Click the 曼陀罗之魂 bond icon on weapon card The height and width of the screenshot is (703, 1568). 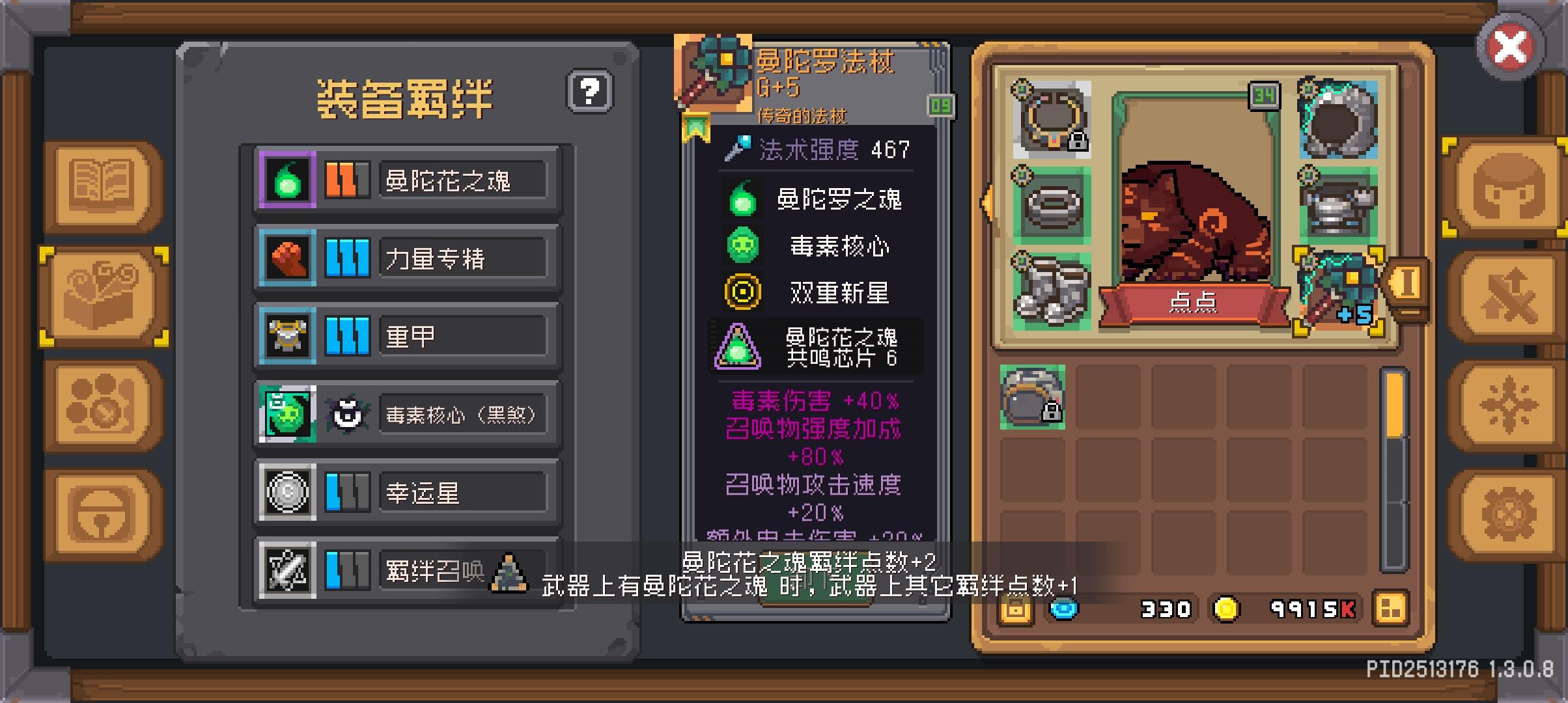(742, 200)
